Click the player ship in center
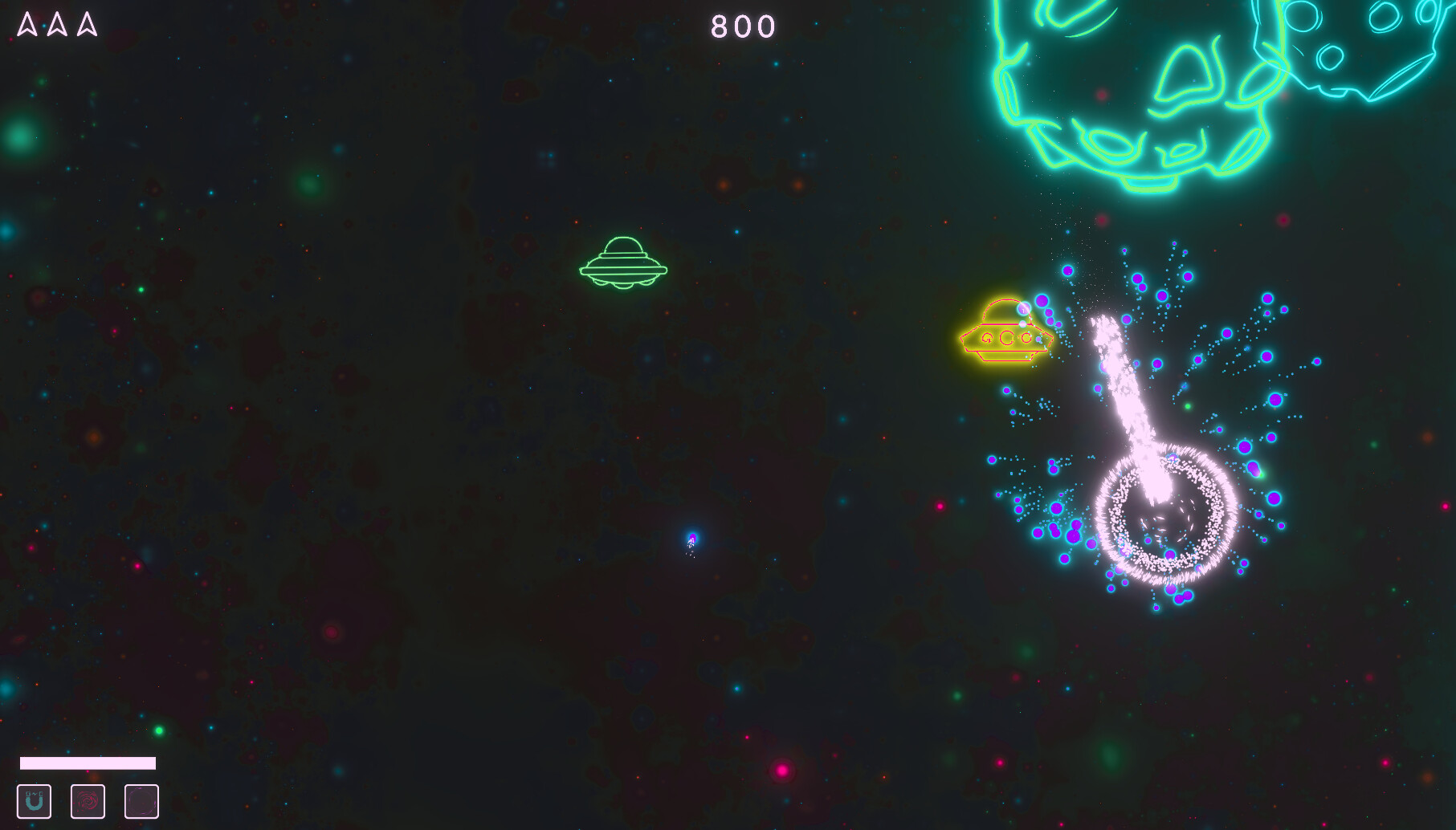The height and width of the screenshot is (830, 1456). tap(691, 539)
